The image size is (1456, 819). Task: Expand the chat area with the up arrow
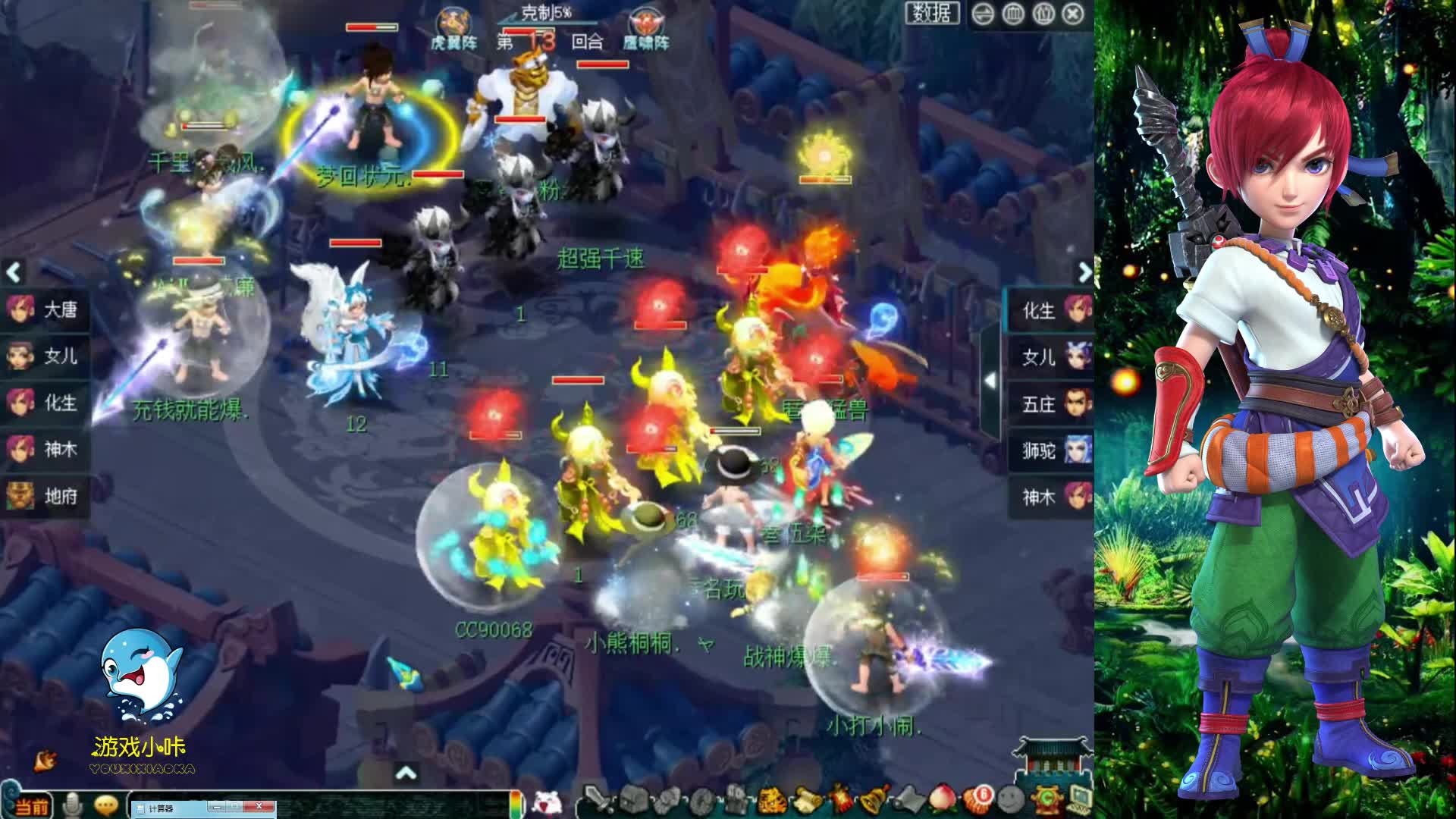(407, 772)
